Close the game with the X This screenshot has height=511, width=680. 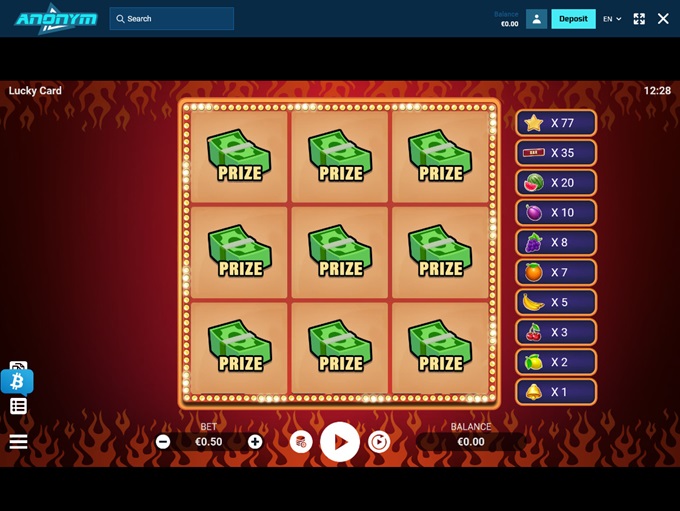tap(663, 19)
